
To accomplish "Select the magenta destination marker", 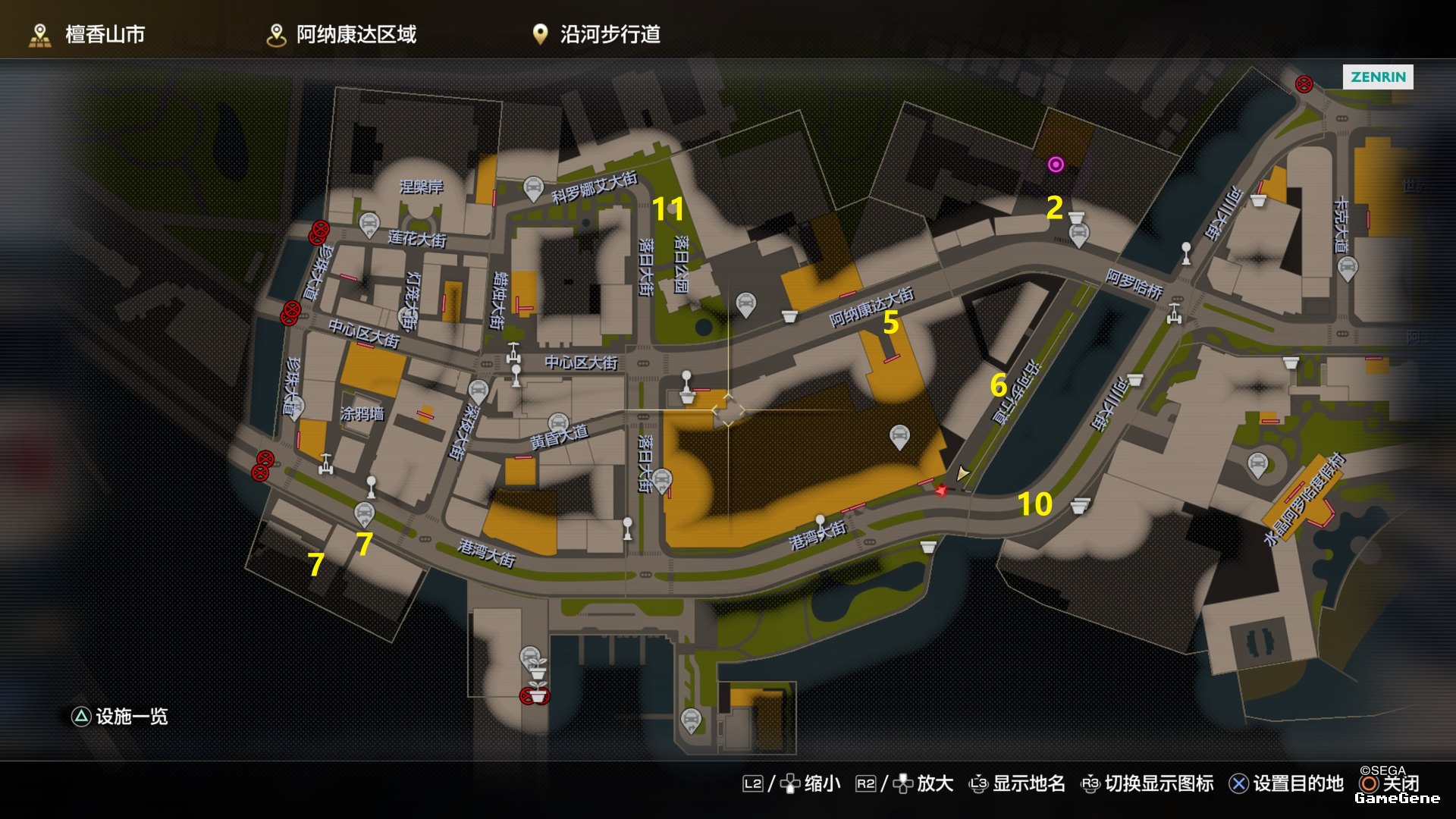I will click(x=1056, y=165).
